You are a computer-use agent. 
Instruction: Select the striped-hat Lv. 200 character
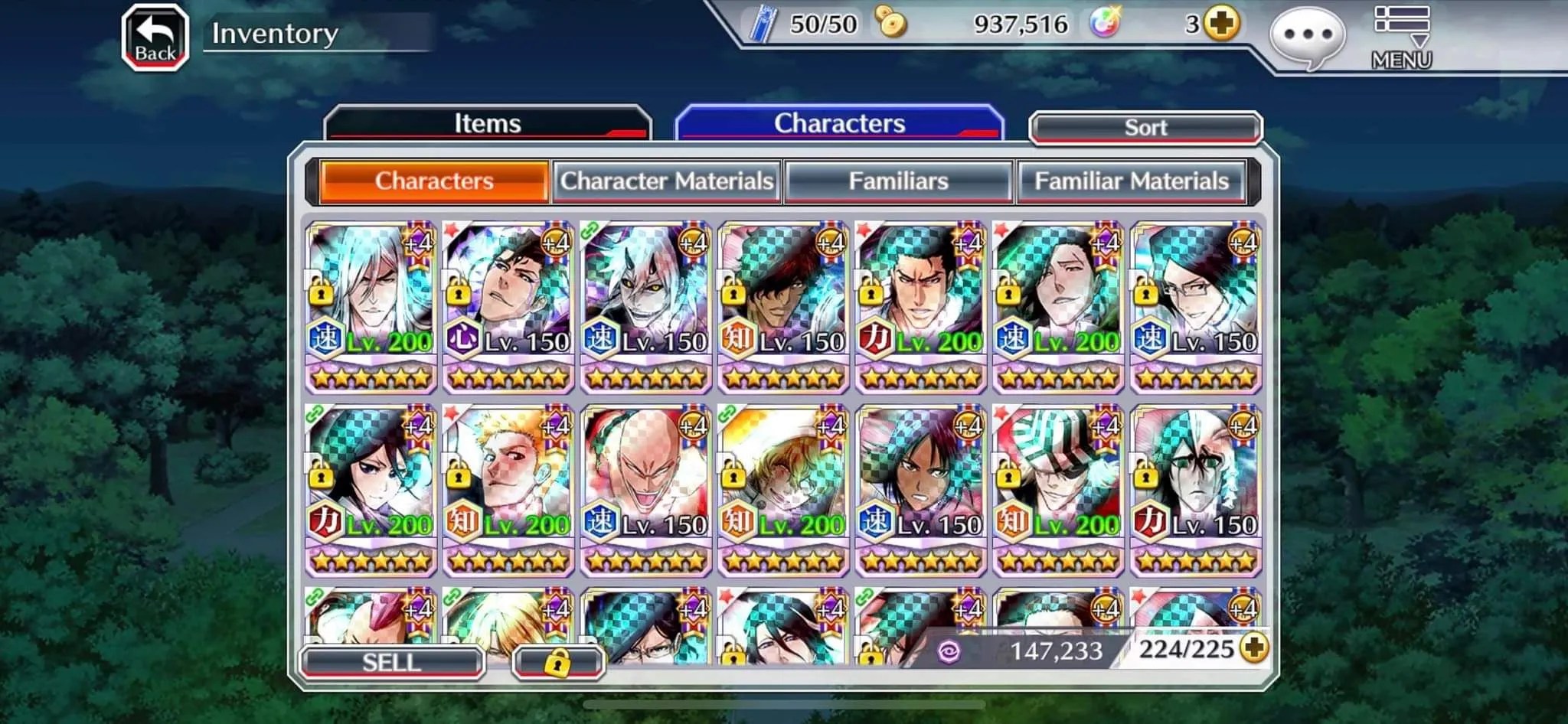click(x=1058, y=490)
